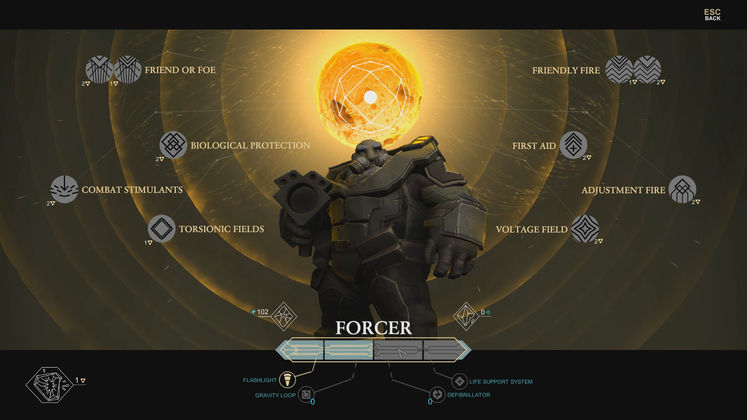Activate the Torsionic Fields skill icon
The image size is (747, 420).
point(162,229)
